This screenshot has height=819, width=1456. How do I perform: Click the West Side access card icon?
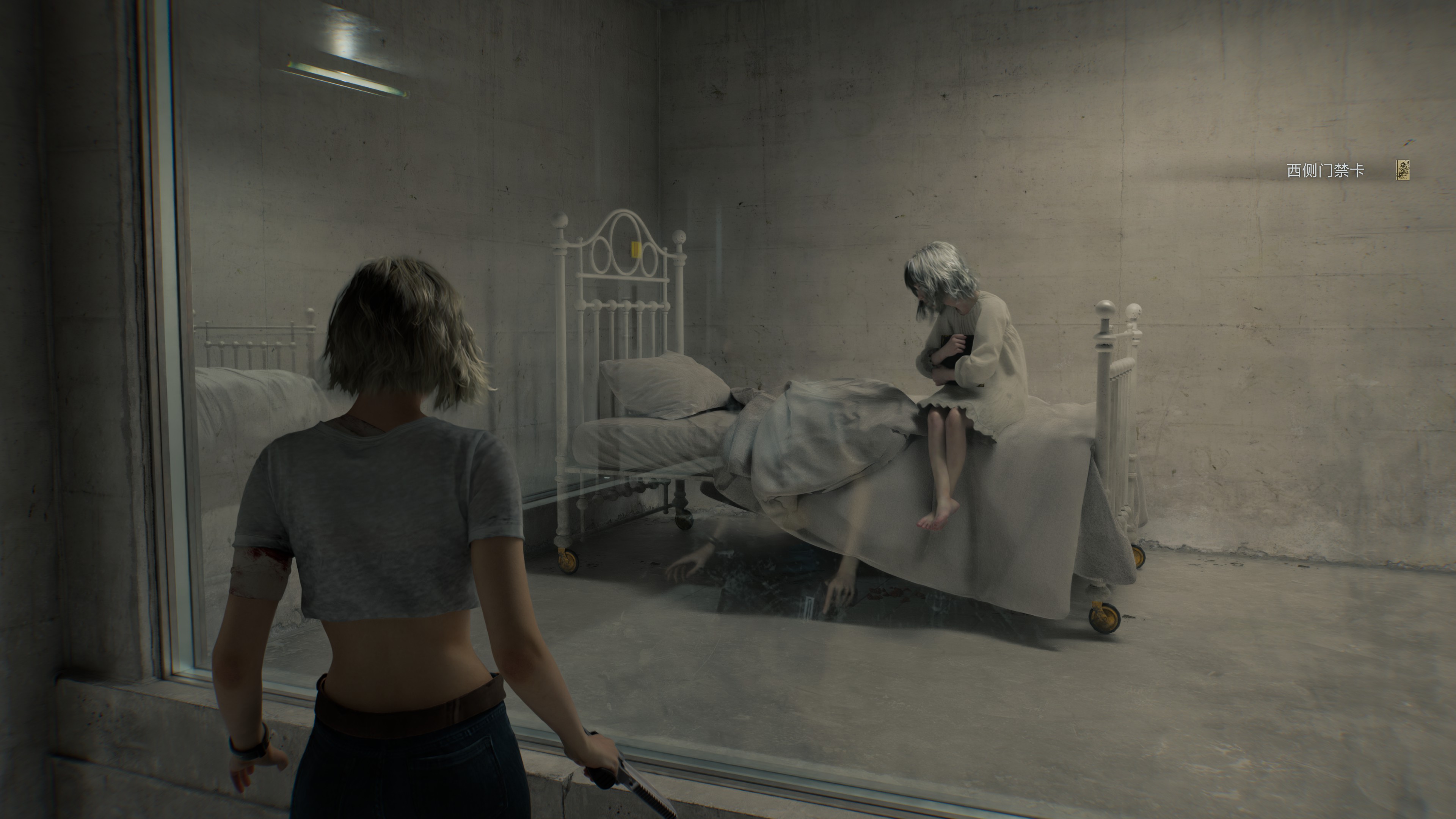pos(1402,170)
